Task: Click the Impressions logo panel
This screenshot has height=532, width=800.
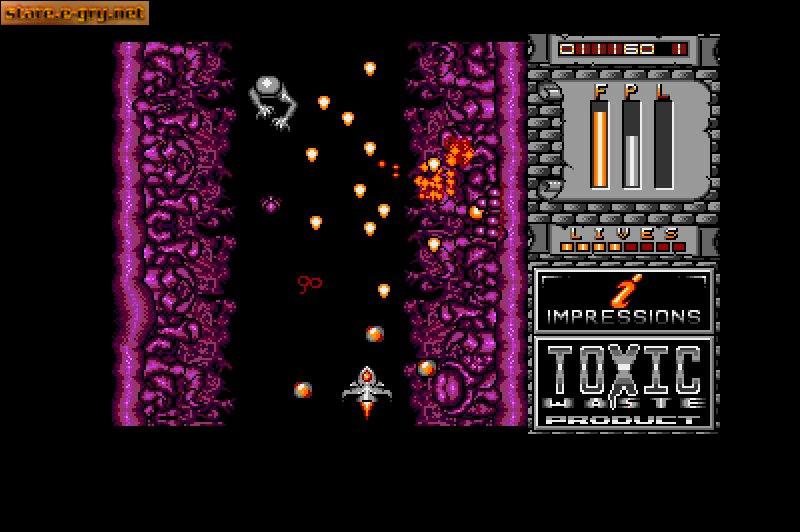Action: (x=624, y=300)
